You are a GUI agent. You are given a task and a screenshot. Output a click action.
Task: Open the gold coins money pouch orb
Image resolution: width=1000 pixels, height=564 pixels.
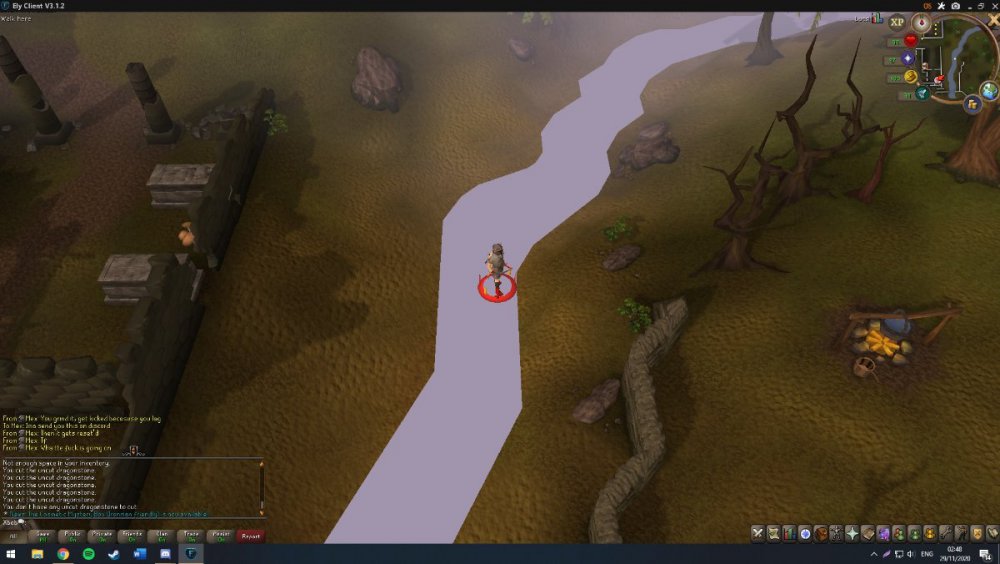tap(910, 77)
